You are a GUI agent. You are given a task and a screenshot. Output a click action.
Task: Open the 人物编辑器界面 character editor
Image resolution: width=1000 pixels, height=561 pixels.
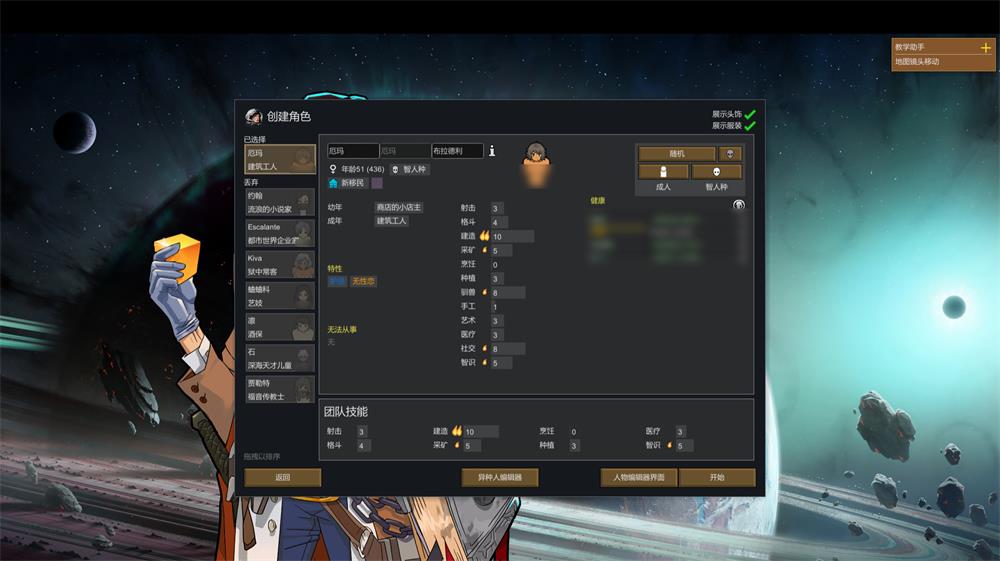pyautogui.click(x=639, y=478)
